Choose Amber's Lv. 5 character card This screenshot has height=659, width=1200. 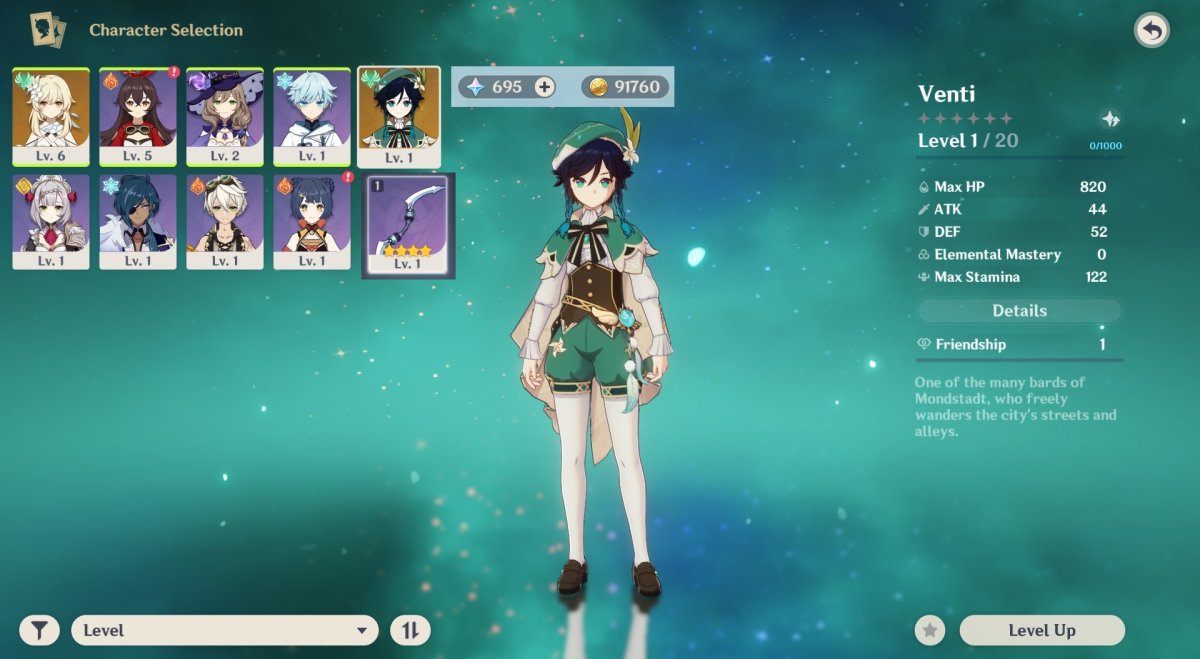point(138,116)
